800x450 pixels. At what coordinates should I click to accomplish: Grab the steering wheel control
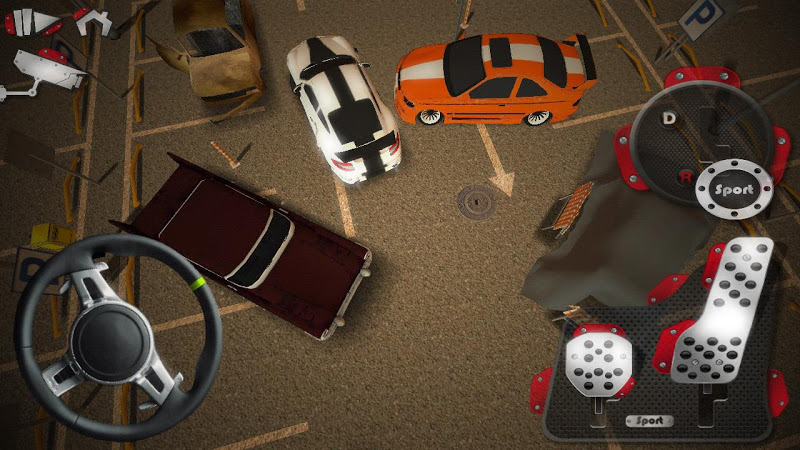tap(117, 336)
